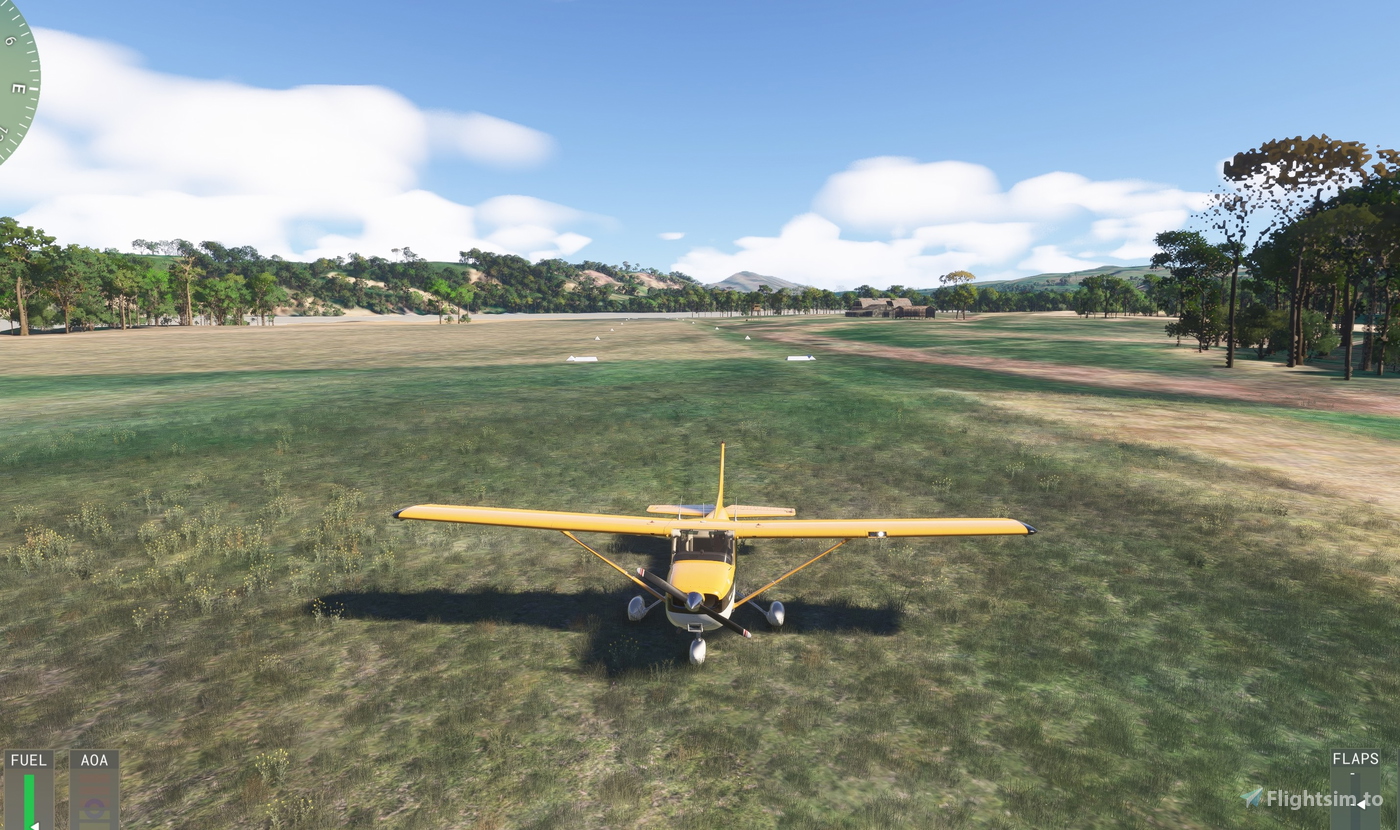This screenshot has height=830, width=1400.
Task: Click the yellow aircraft's cockpit windshield
Action: (x=700, y=545)
